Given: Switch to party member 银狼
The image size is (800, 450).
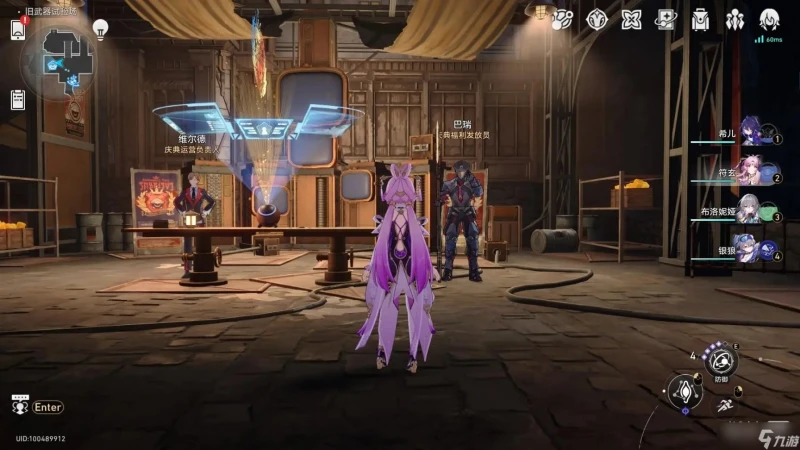Looking at the screenshot, I should (x=752, y=250).
